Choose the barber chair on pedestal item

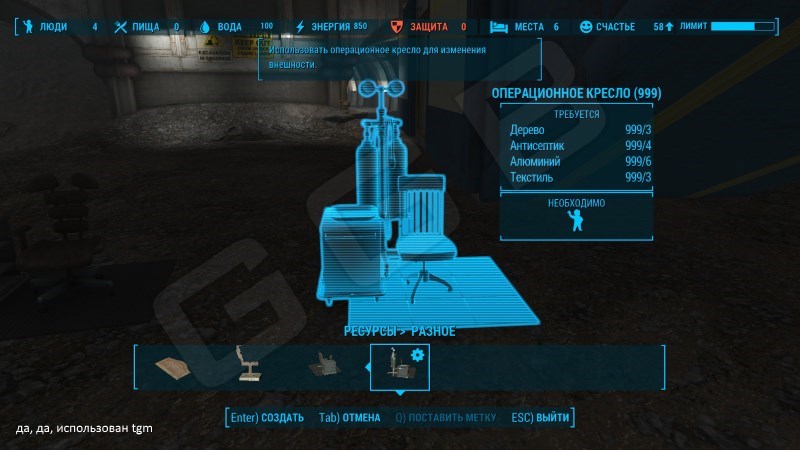(246, 368)
